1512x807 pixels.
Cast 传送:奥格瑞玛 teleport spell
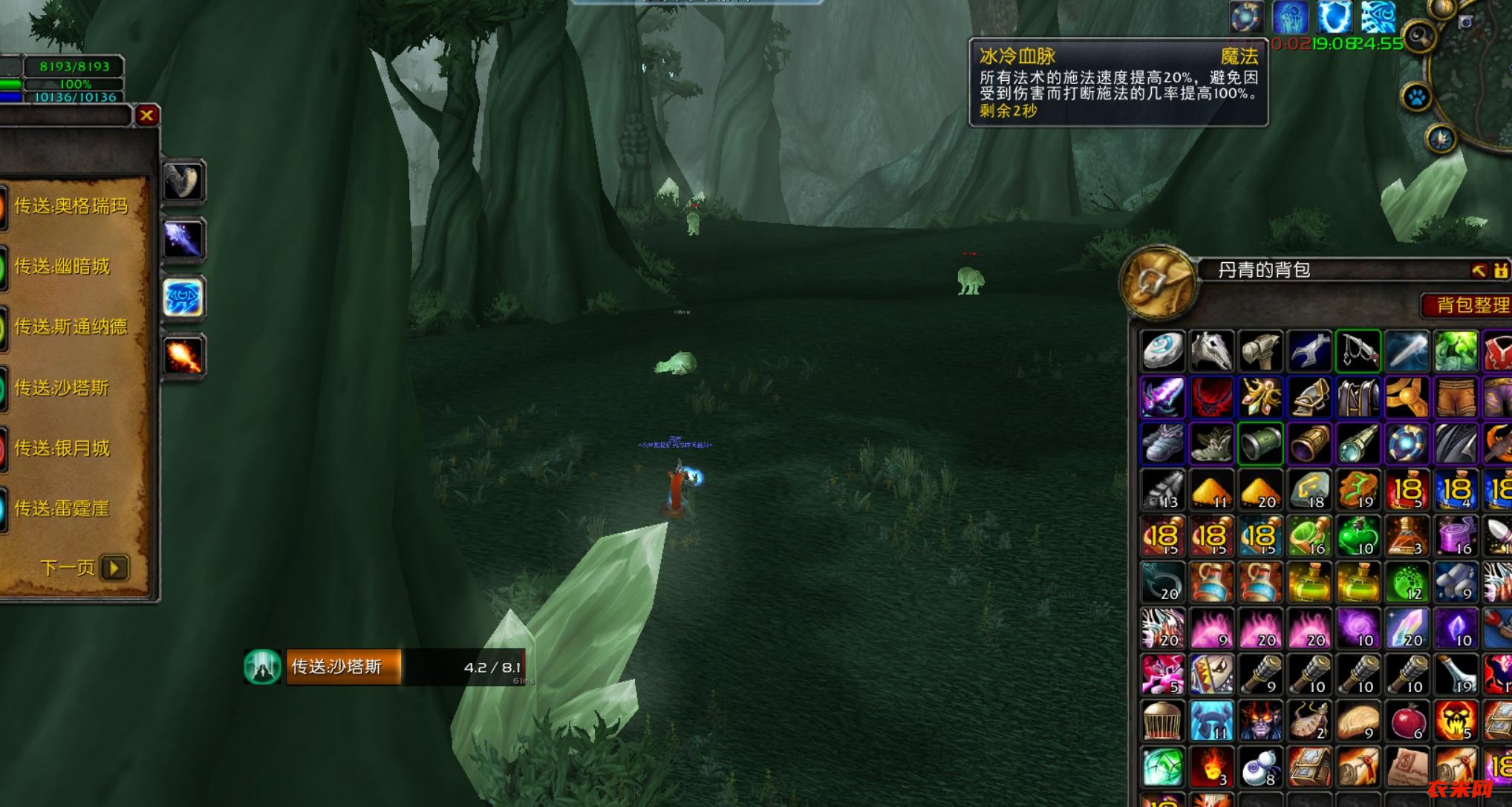click(x=71, y=206)
